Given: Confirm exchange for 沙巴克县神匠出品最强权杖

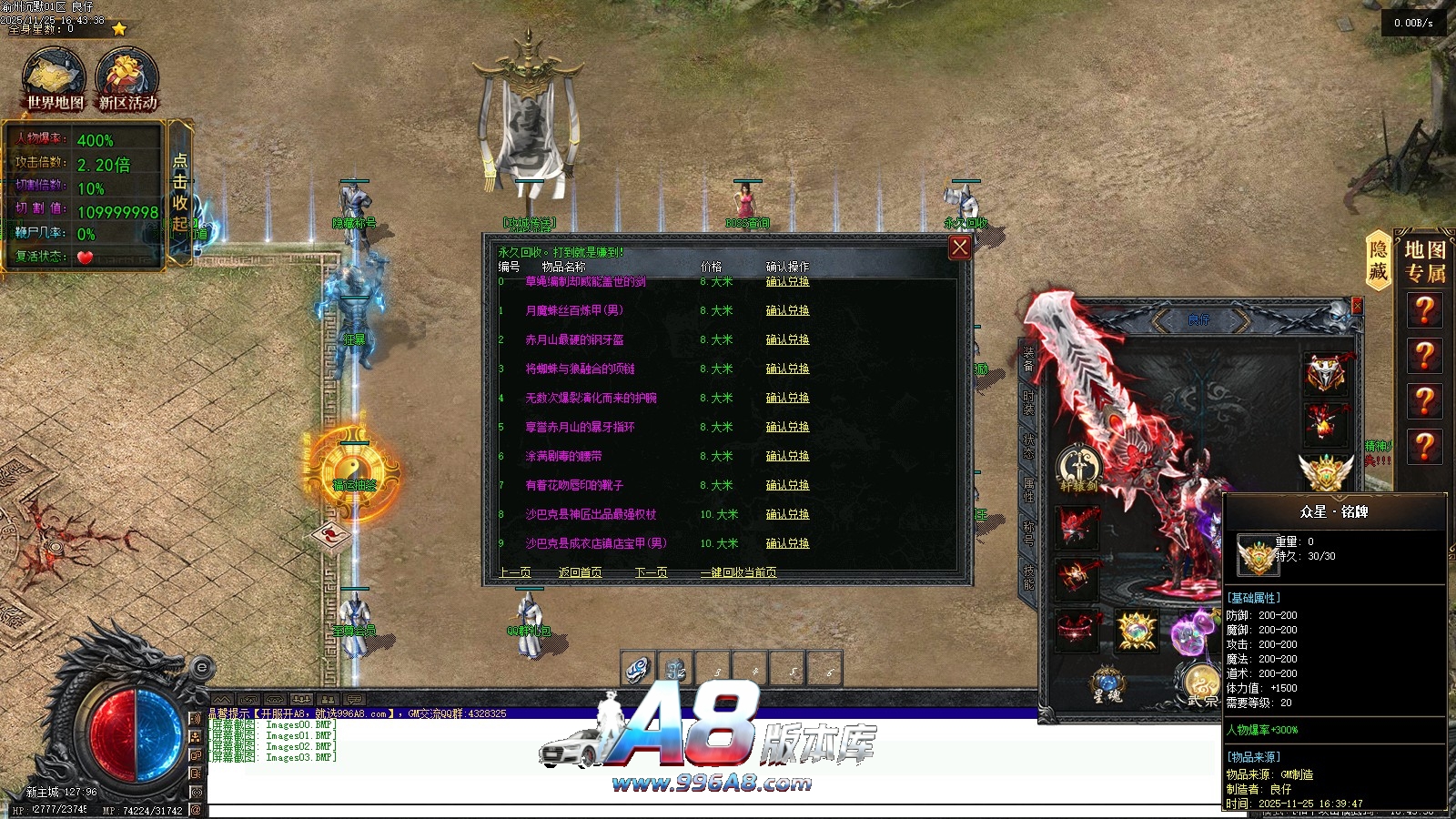Looking at the screenshot, I should click(787, 515).
